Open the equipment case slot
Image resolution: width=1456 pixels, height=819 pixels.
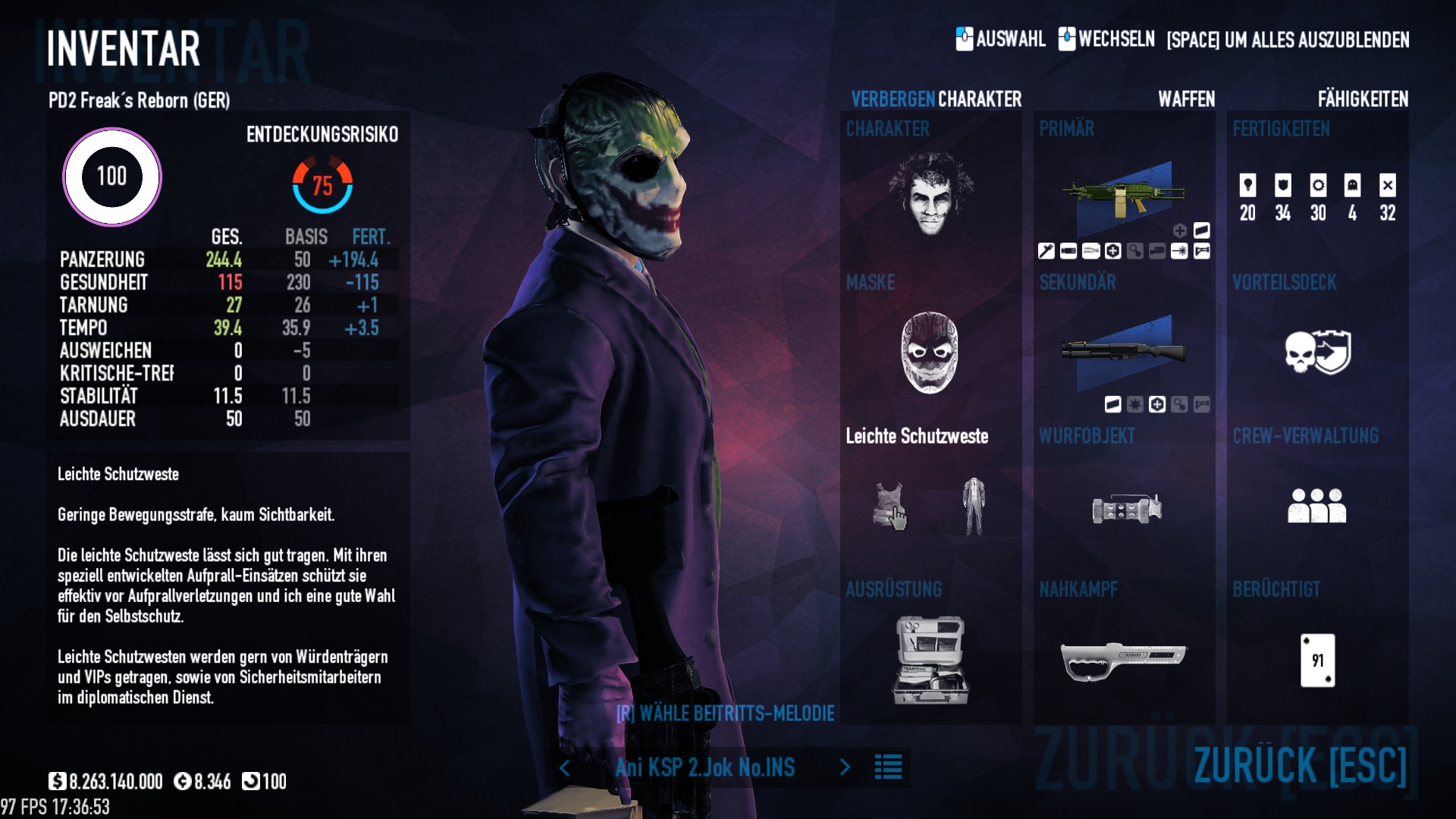pyautogui.click(x=930, y=660)
